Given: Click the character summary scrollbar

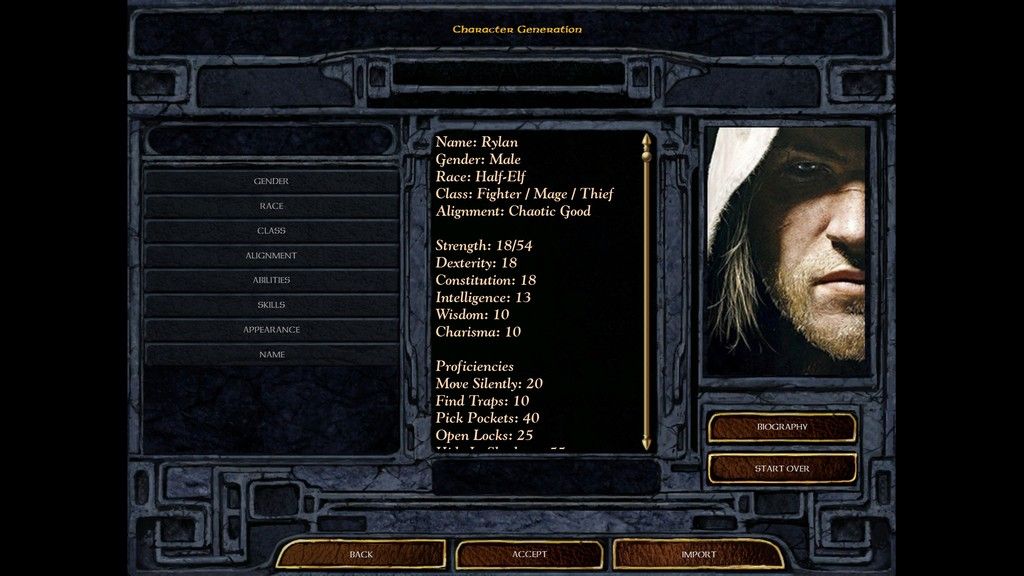Looking at the screenshot, I should point(646,290).
